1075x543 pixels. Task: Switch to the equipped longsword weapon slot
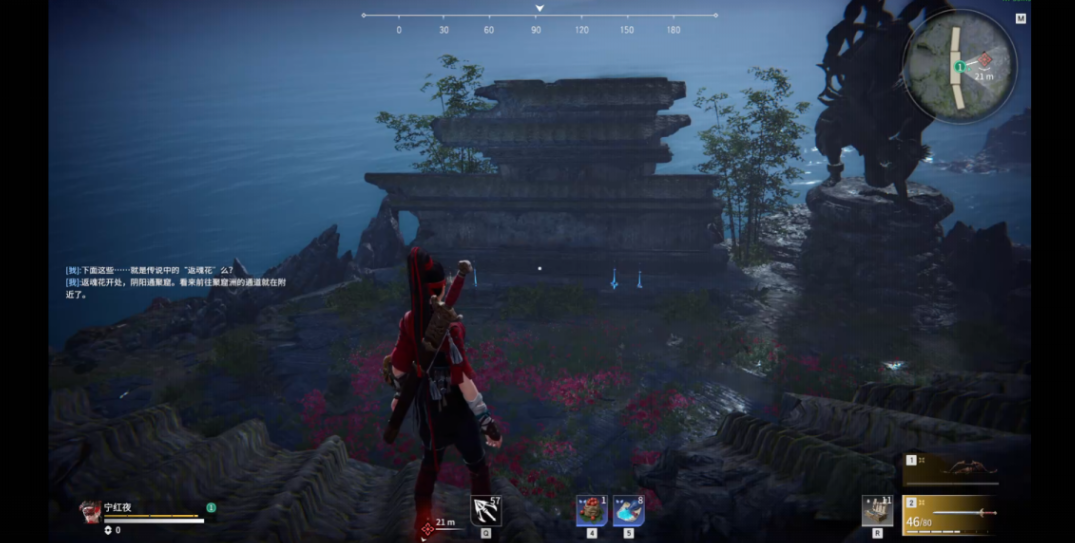click(x=950, y=514)
